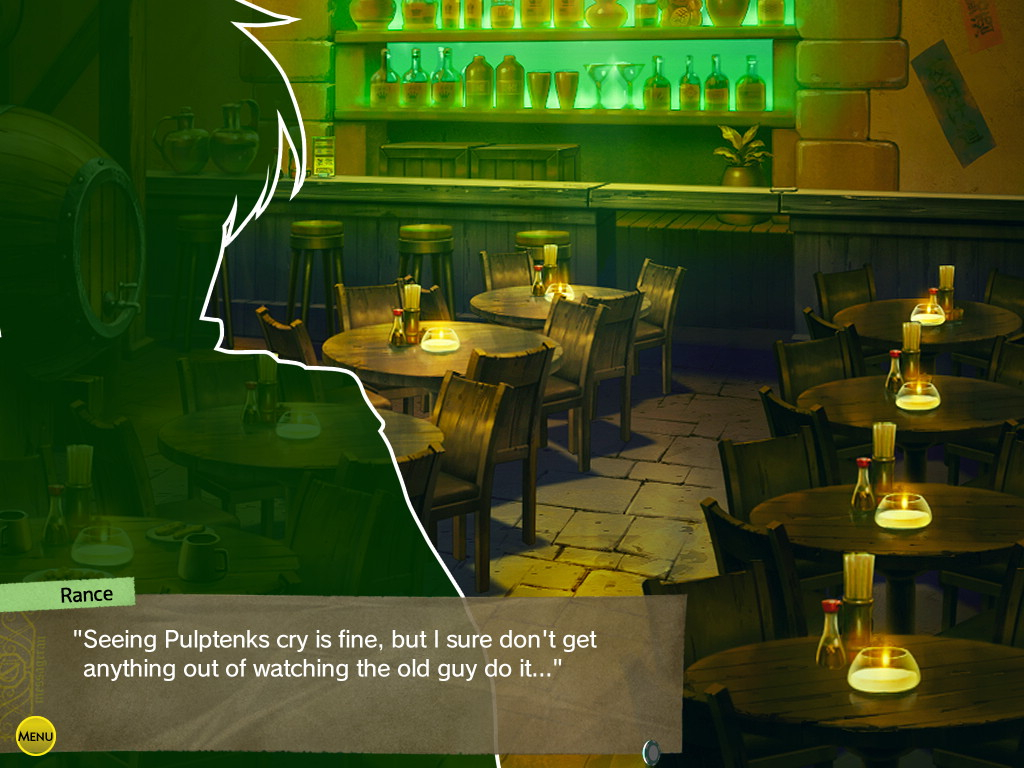Image resolution: width=1024 pixels, height=768 pixels.
Task: Open the yellow MENU button
Action: pos(36,737)
